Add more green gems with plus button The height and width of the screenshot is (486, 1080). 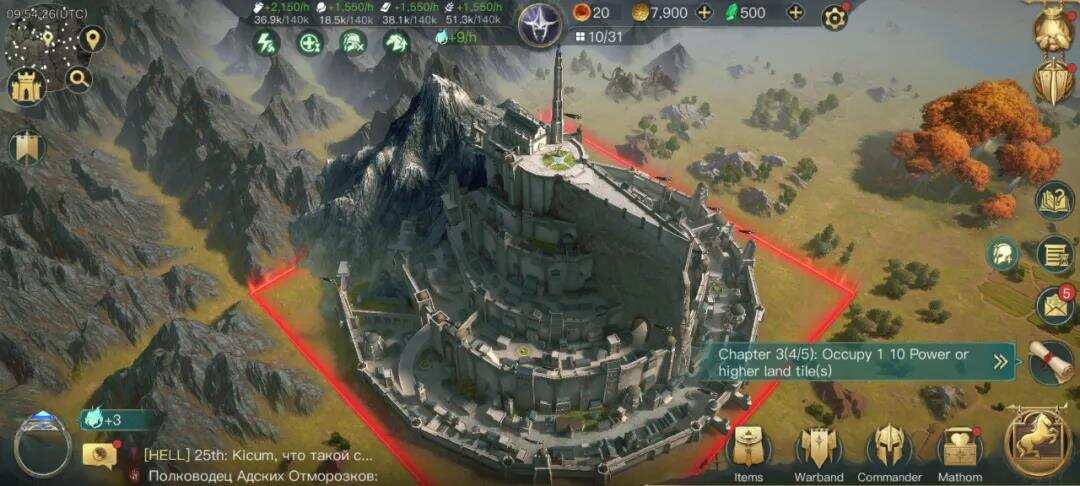[x=795, y=13]
